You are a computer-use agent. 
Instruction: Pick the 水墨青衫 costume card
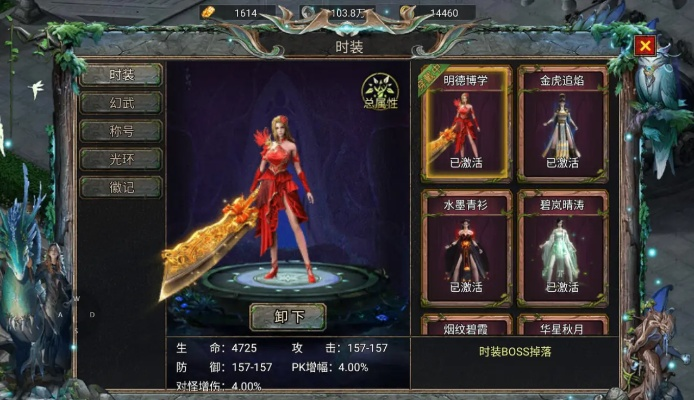click(x=466, y=247)
